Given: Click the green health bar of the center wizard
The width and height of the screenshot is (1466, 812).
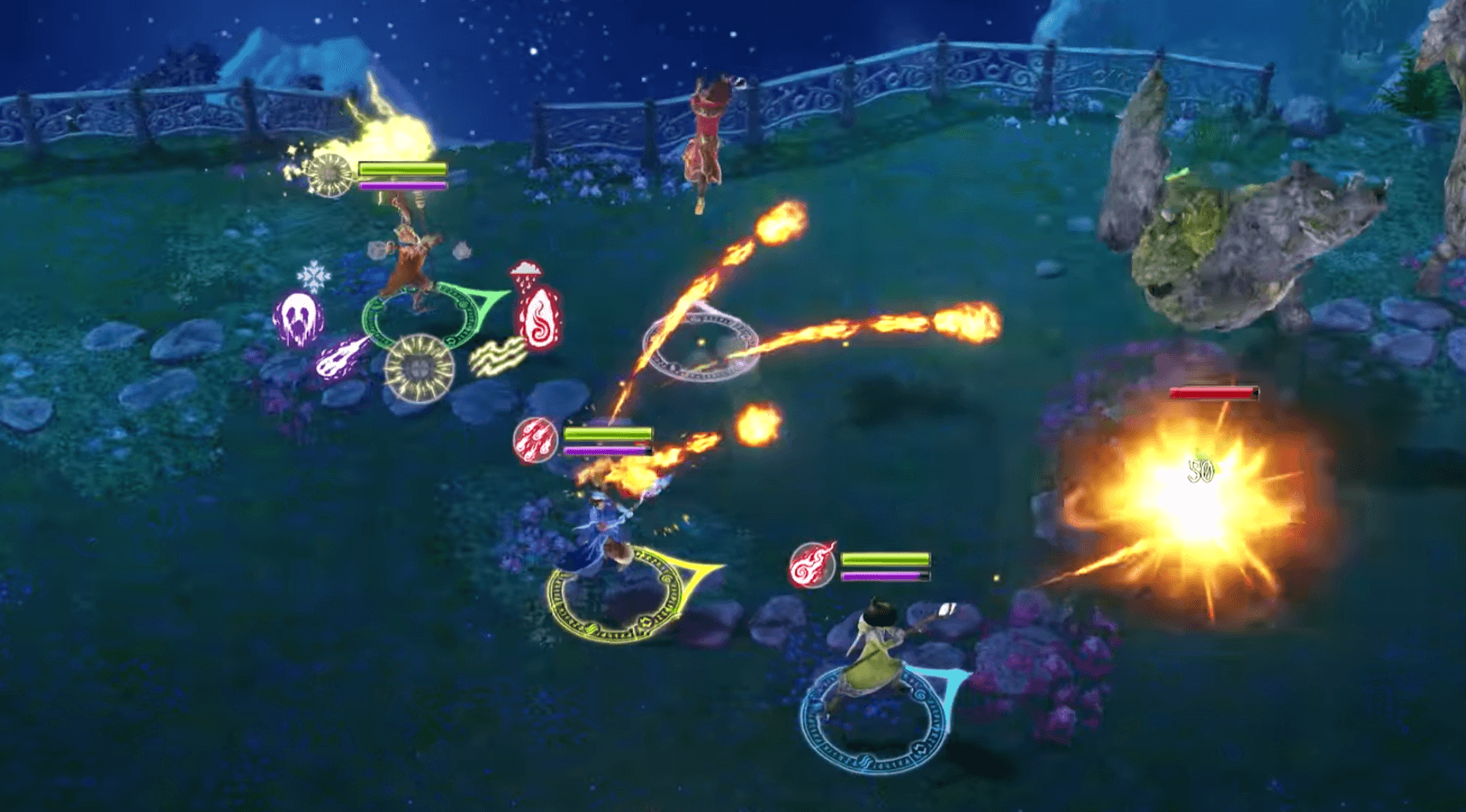Looking at the screenshot, I should coord(607,431).
